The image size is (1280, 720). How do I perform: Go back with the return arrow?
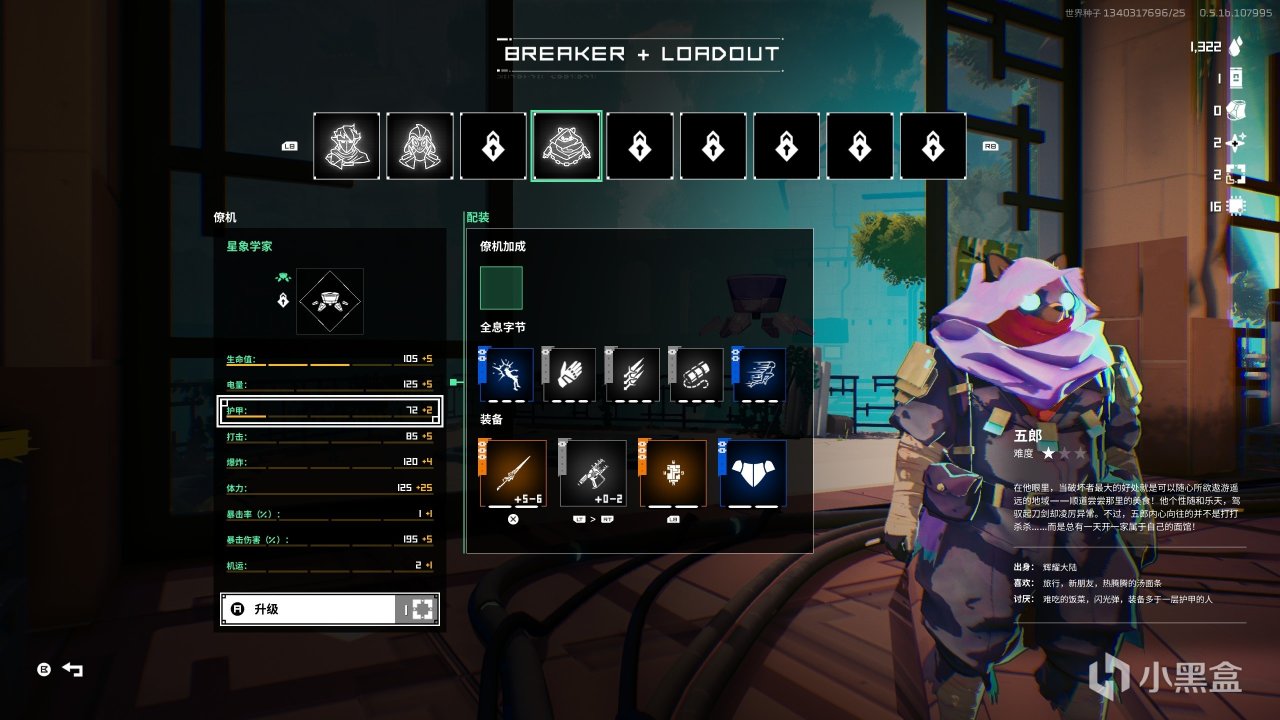click(73, 669)
